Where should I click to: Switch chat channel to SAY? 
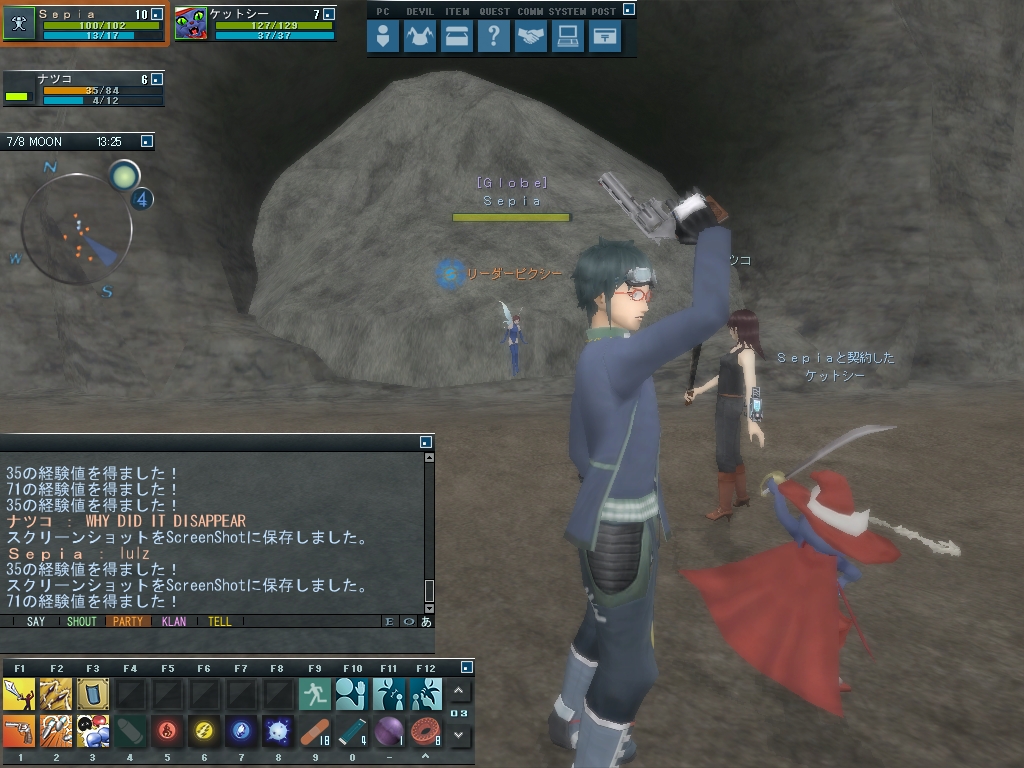coord(36,621)
